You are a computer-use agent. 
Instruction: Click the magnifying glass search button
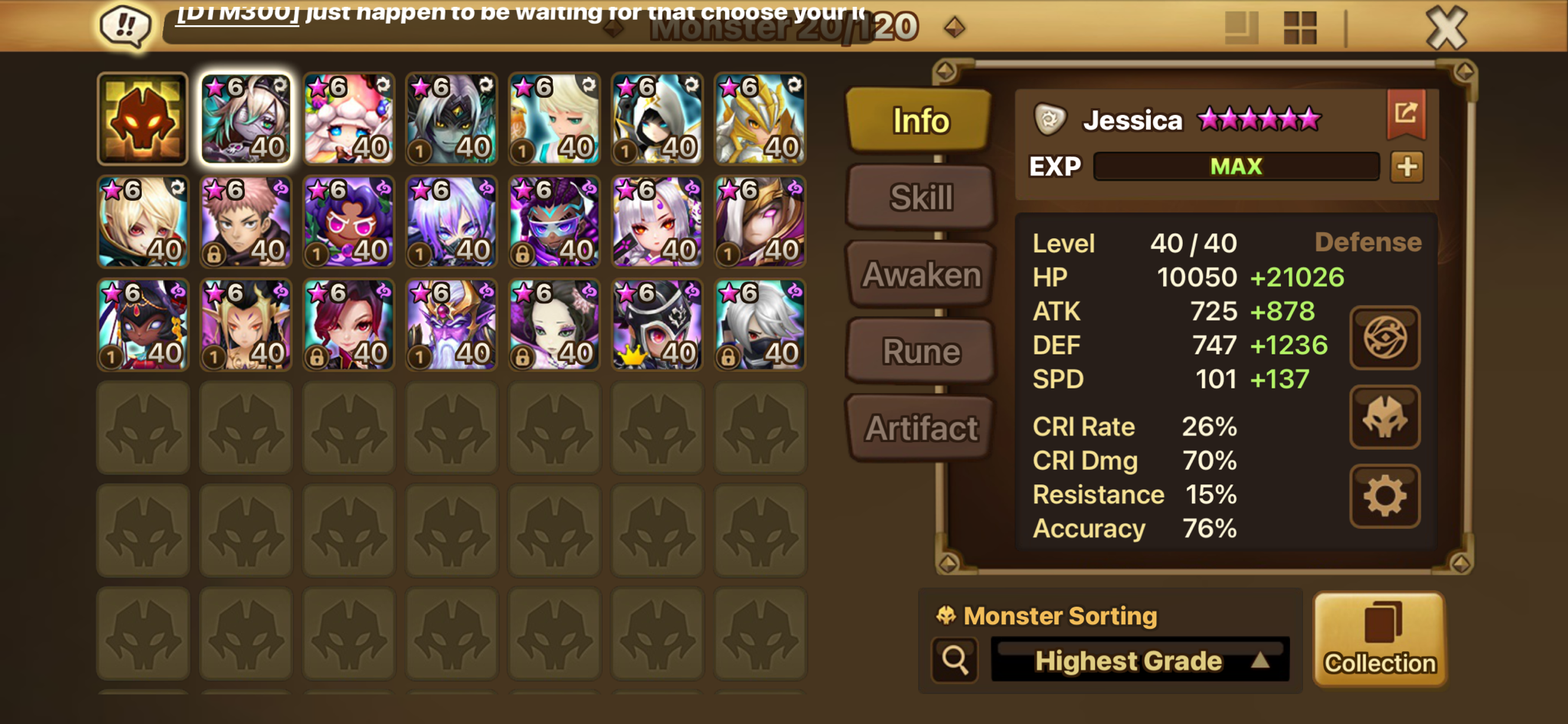pos(955,660)
